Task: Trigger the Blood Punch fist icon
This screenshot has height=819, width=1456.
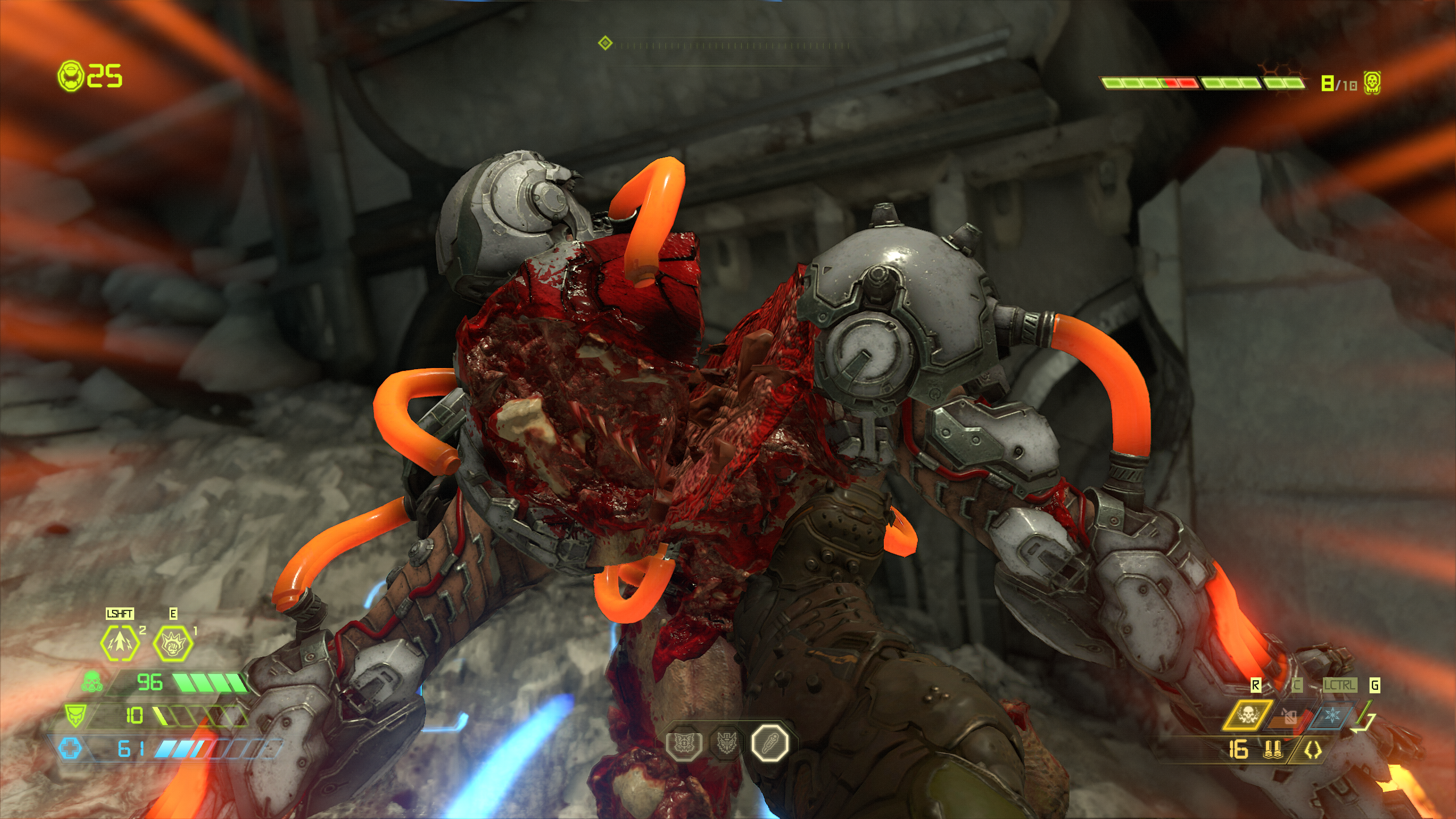Action: coord(172,643)
